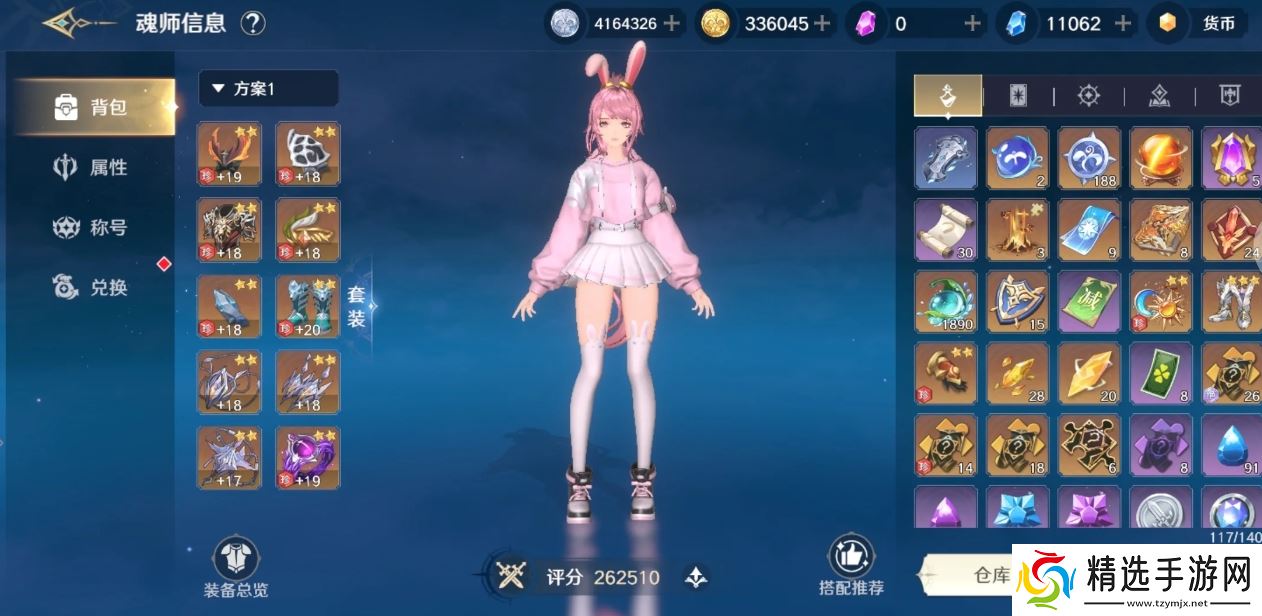Go back using the top-left arrow
This screenshot has height=616, width=1262.
(74, 22)
